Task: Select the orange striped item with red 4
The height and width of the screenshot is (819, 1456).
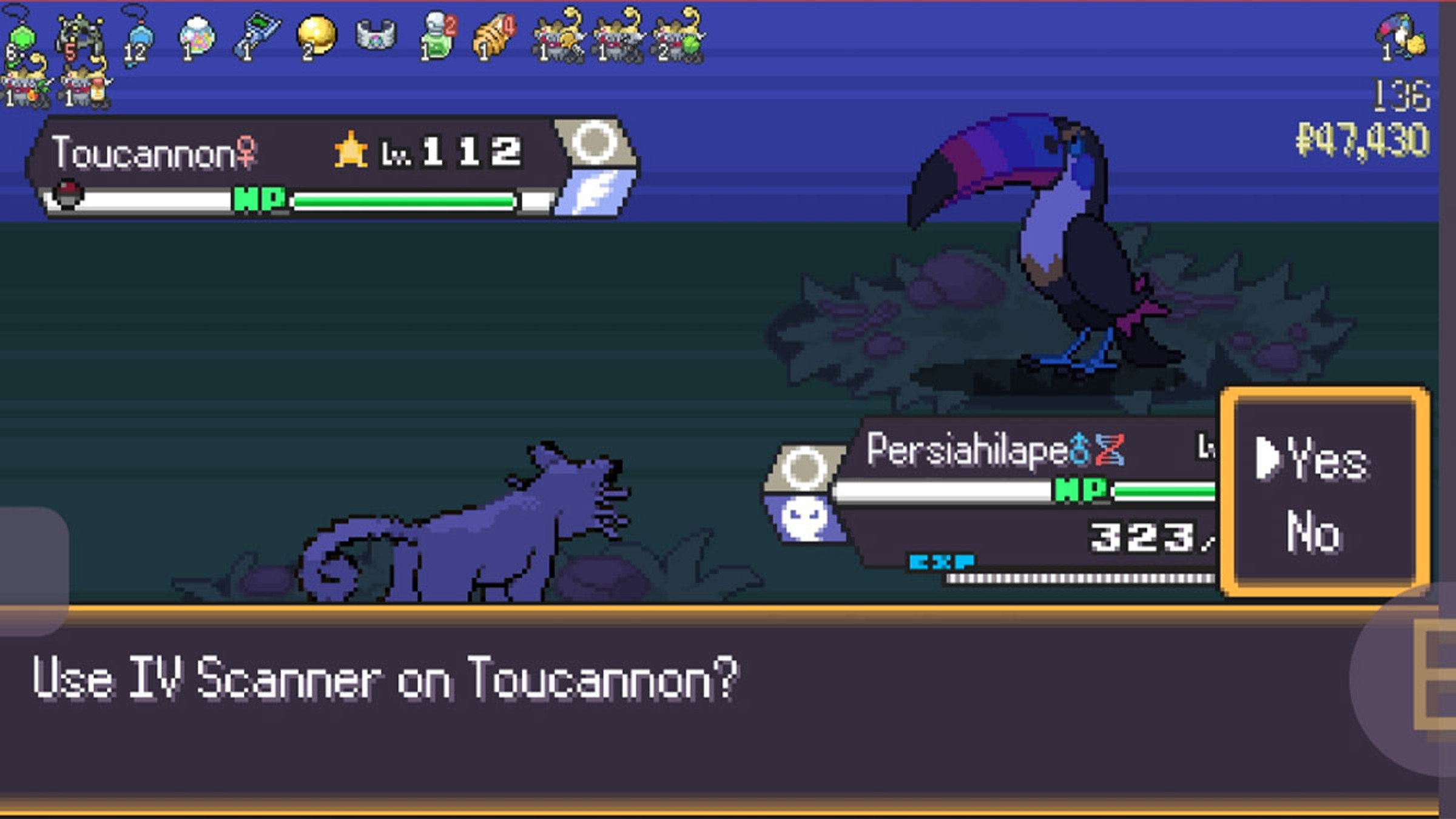Action: click(x=494, y=38)
